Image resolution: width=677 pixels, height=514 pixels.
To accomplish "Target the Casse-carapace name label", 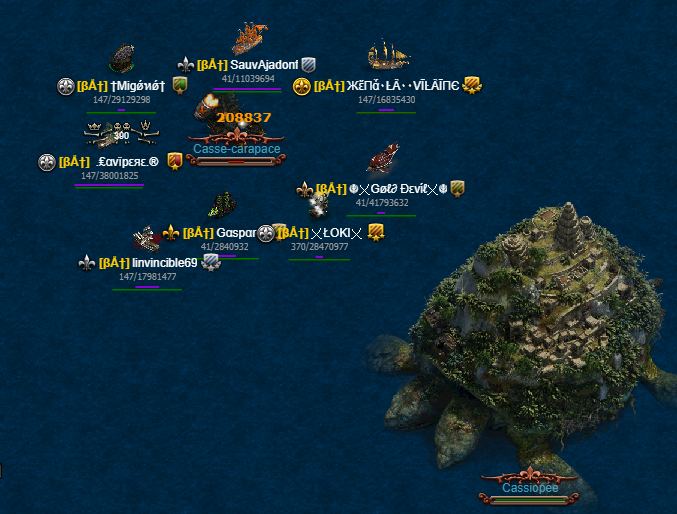I will 237,148.
